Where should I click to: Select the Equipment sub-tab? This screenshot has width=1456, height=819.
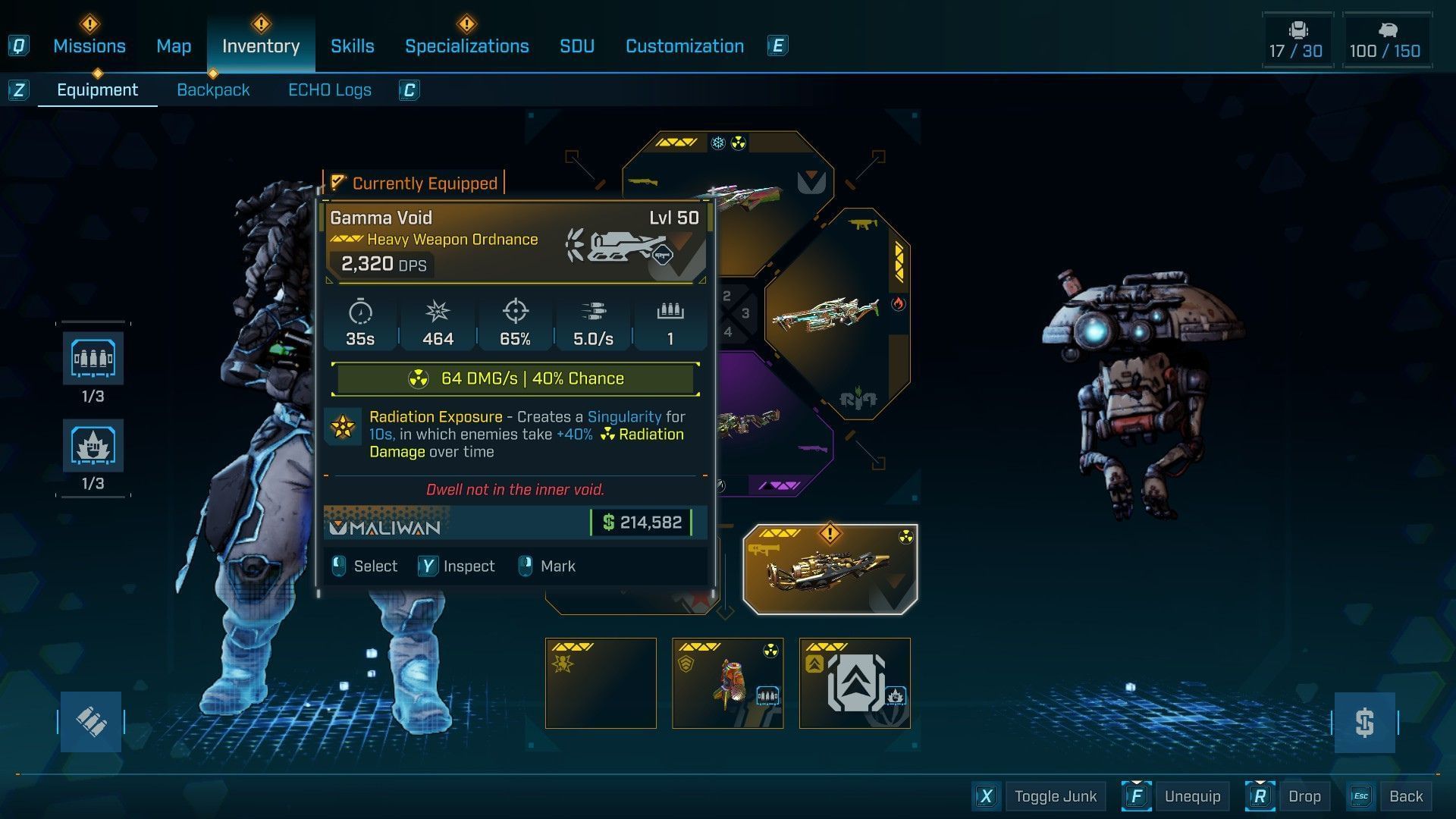click(x=97, y=90)
